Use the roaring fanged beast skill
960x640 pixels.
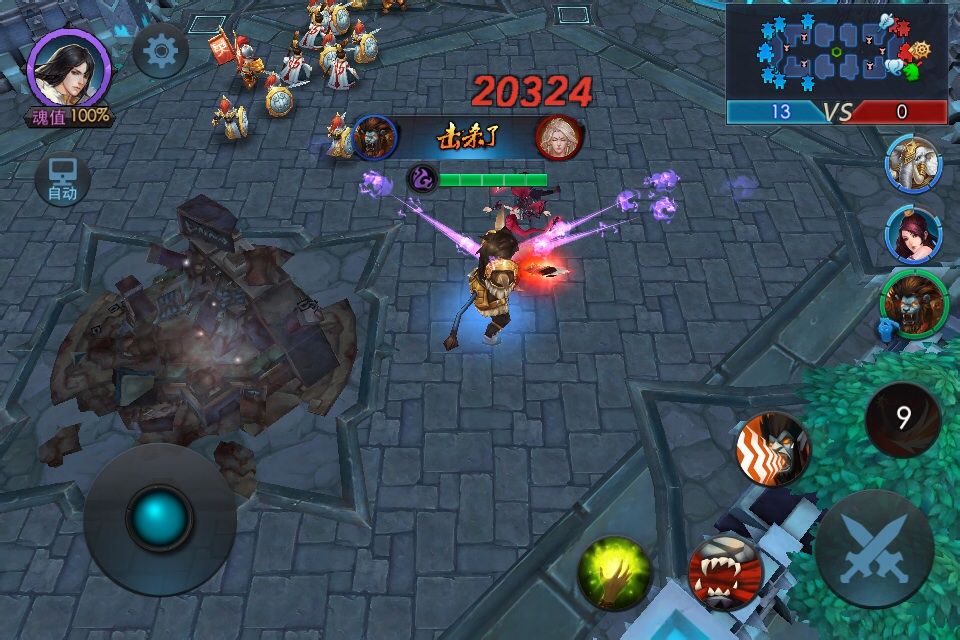[725, 573]
